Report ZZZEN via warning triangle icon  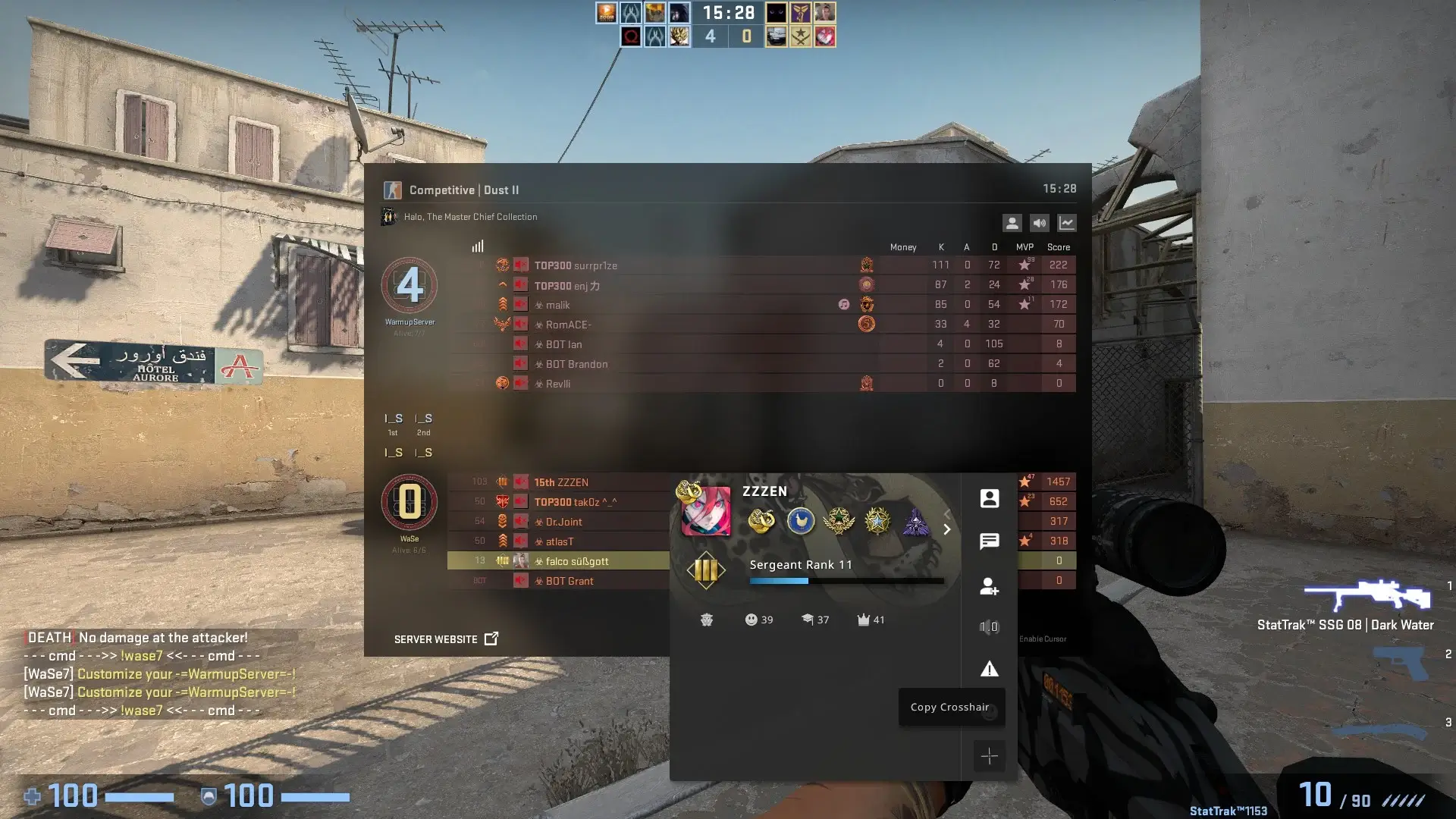coord(990,669)
